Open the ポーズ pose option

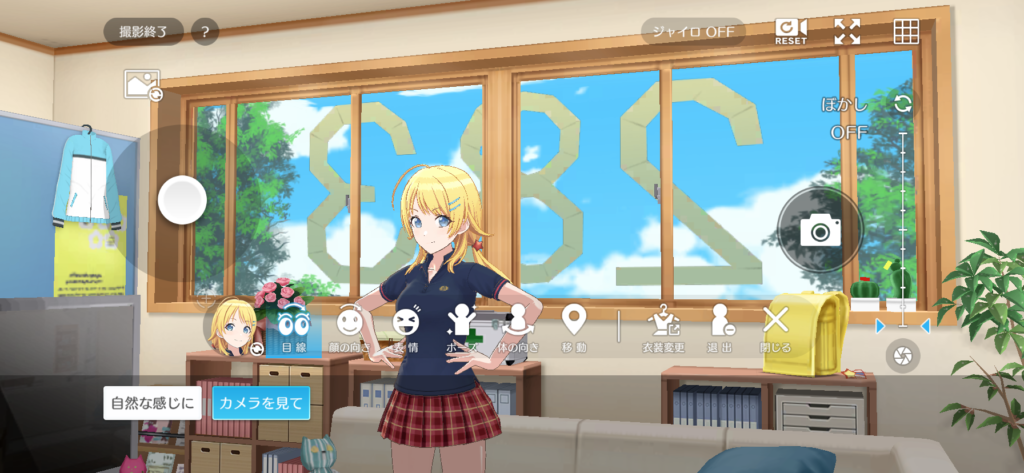pos(461,329)
